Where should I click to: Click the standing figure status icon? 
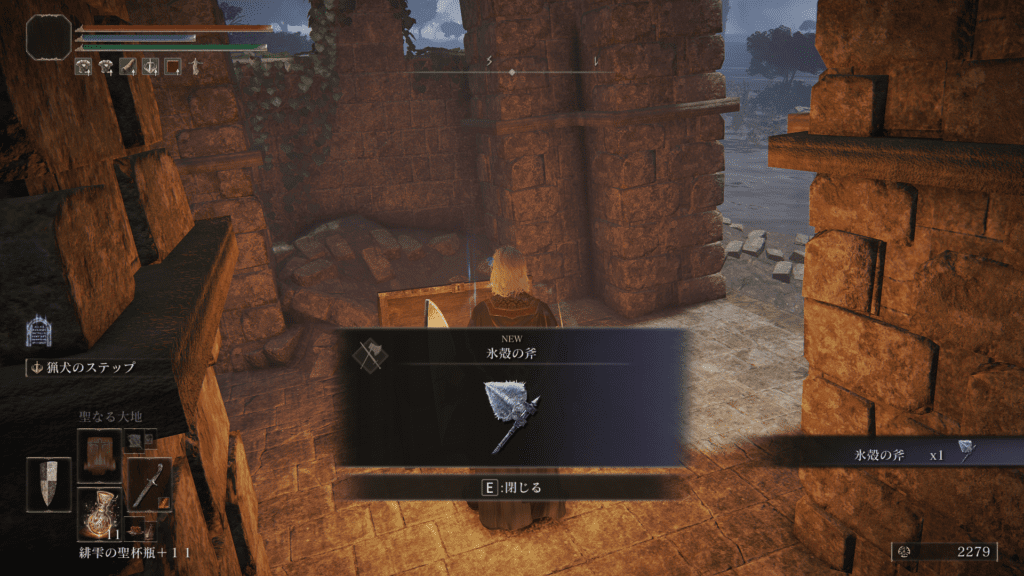pos(195,67)
